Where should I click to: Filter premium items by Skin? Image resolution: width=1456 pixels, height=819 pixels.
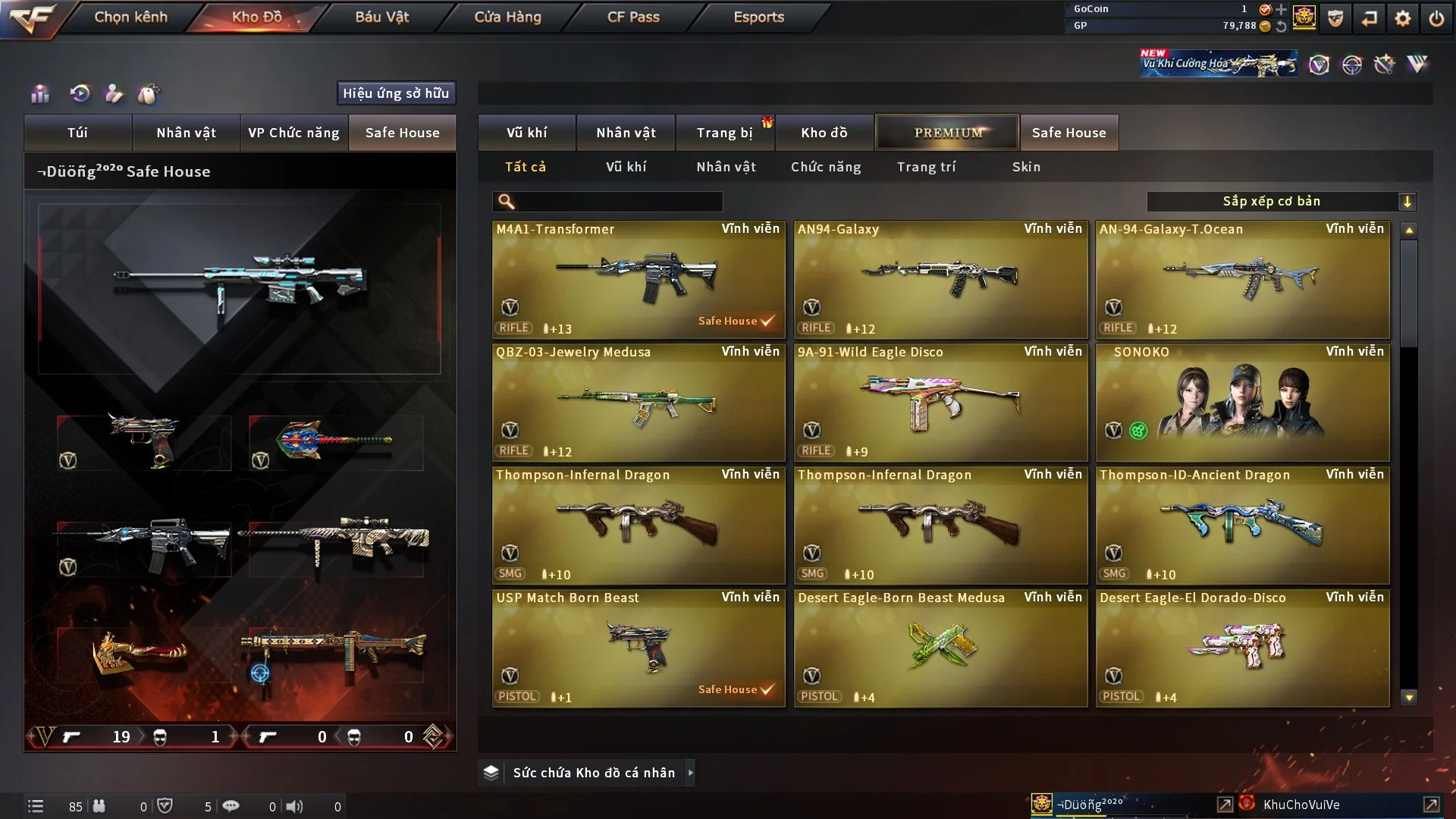coord(1026,167)
